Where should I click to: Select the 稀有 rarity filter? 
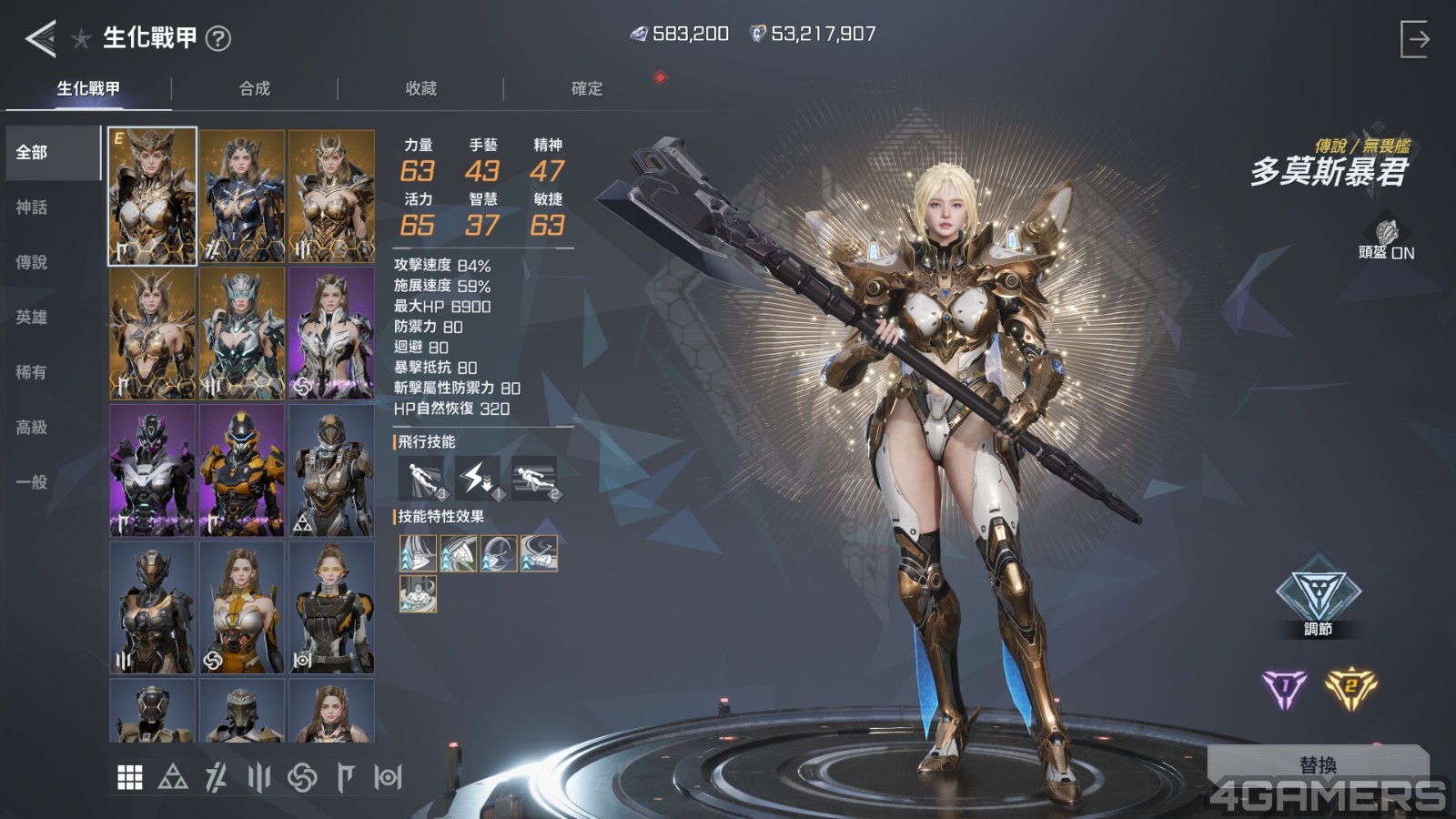pos(32,372)
